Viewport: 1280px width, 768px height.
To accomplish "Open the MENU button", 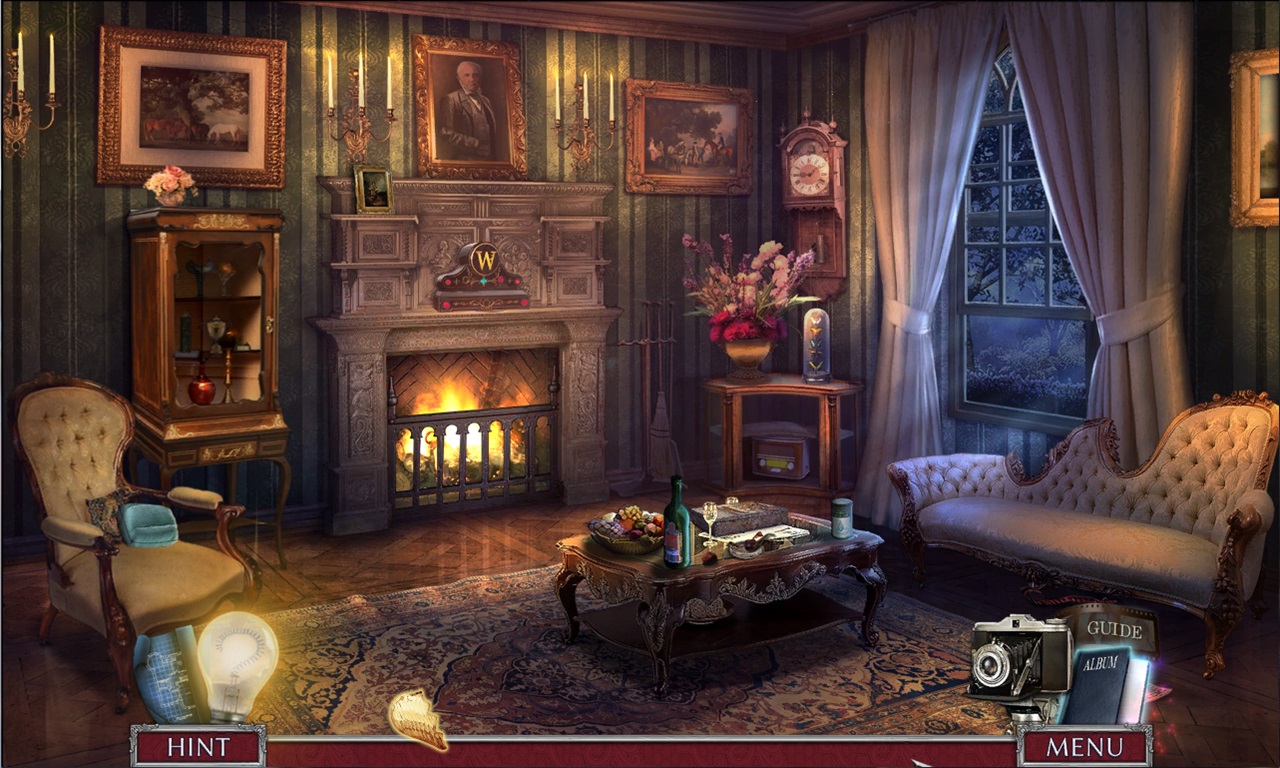I will [1084, 746].
